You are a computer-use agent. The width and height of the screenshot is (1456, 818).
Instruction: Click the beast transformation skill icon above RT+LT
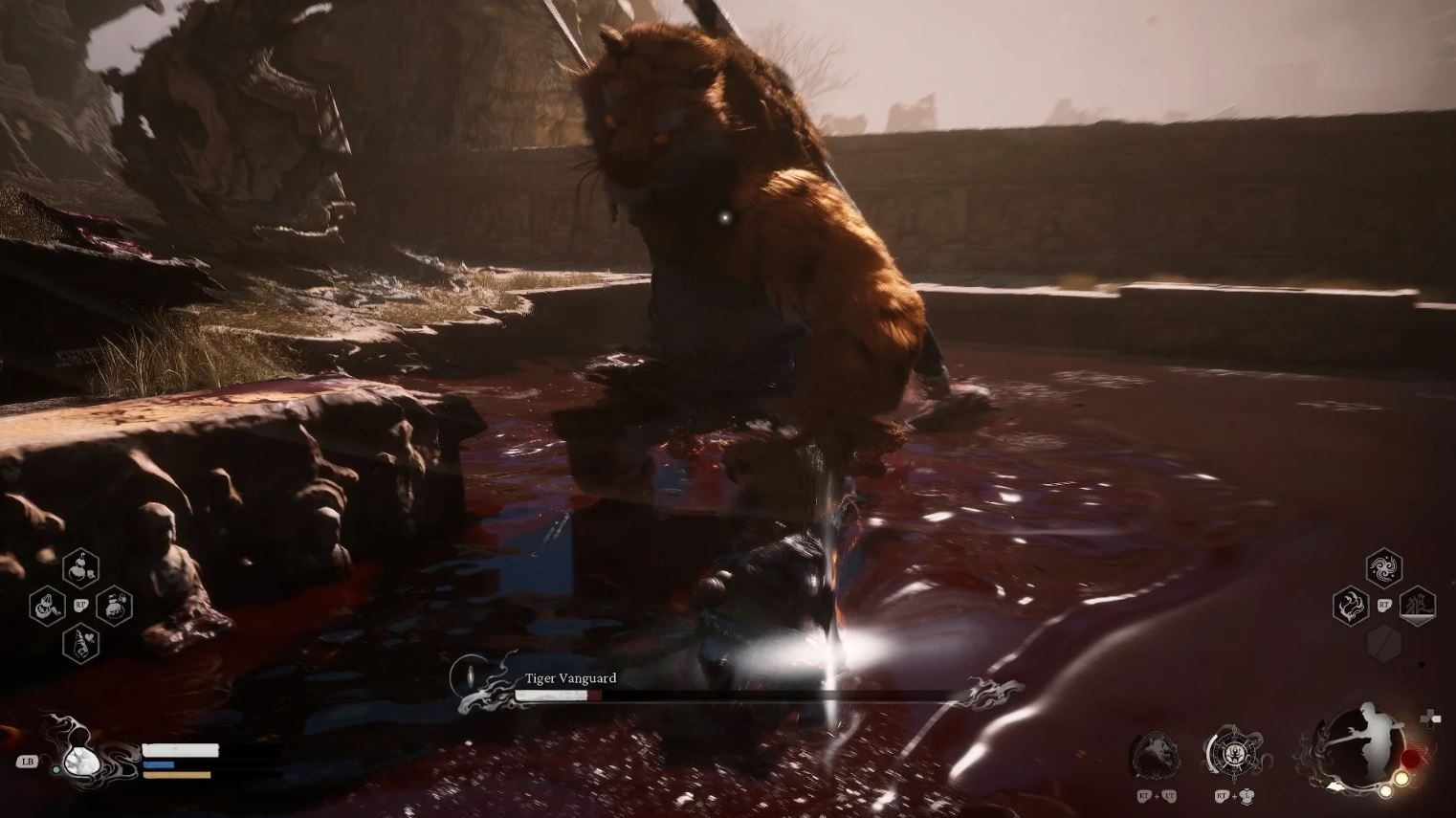[x=1157, y=753]
